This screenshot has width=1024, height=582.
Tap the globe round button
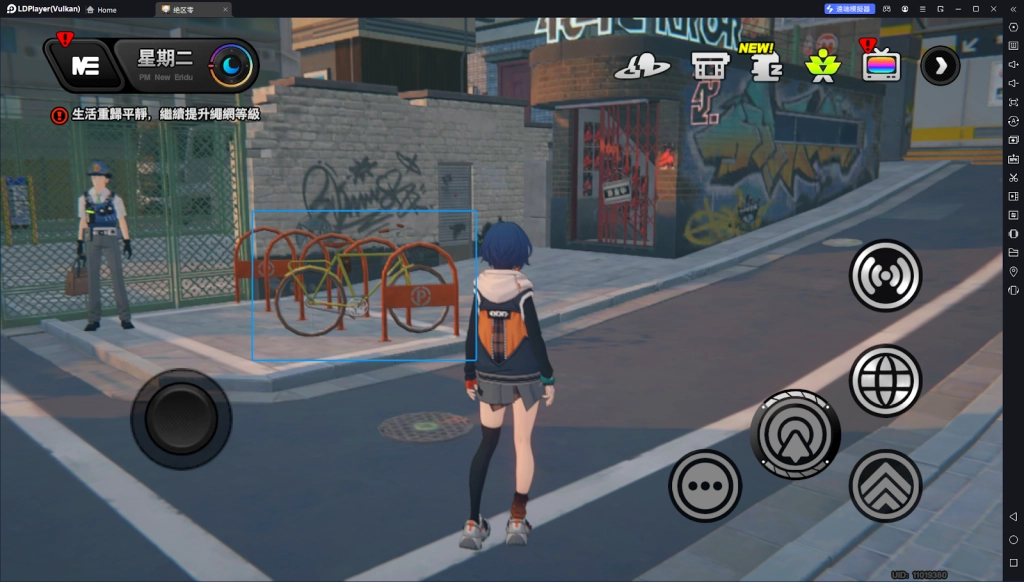[885, 380]
